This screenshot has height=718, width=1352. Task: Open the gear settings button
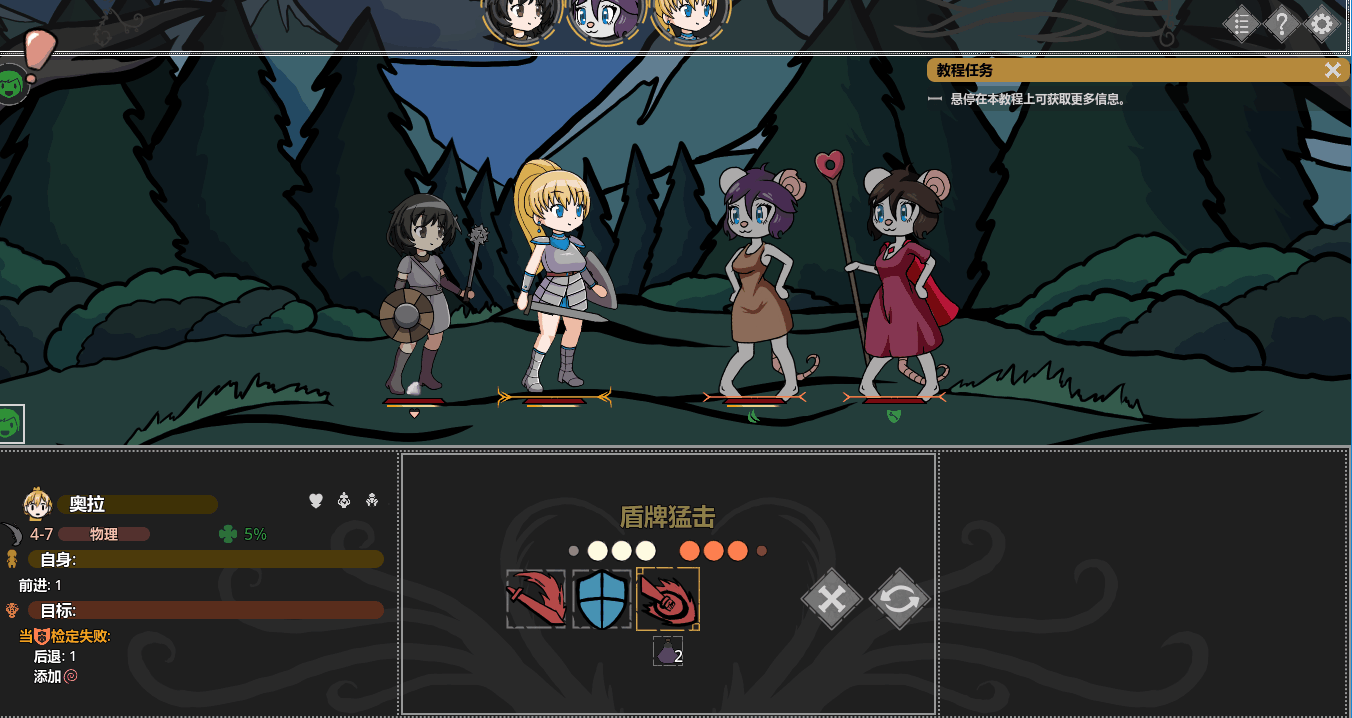pyautogui.click(x=1322, y=23)
